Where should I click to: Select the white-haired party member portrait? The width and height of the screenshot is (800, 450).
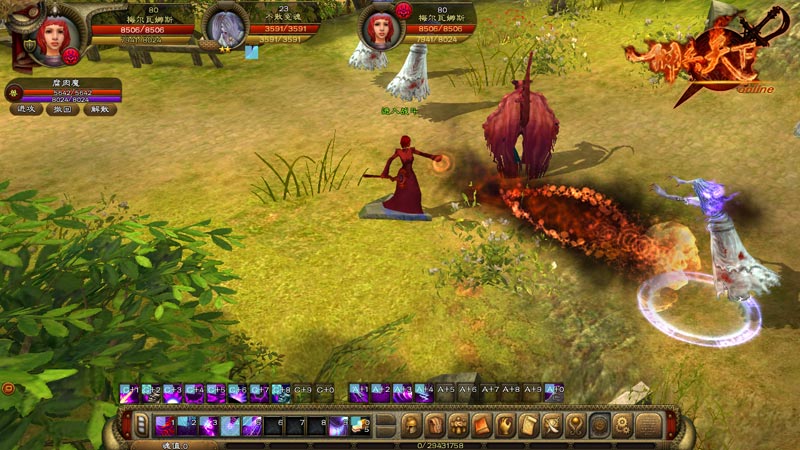click(x=224, y=27)
